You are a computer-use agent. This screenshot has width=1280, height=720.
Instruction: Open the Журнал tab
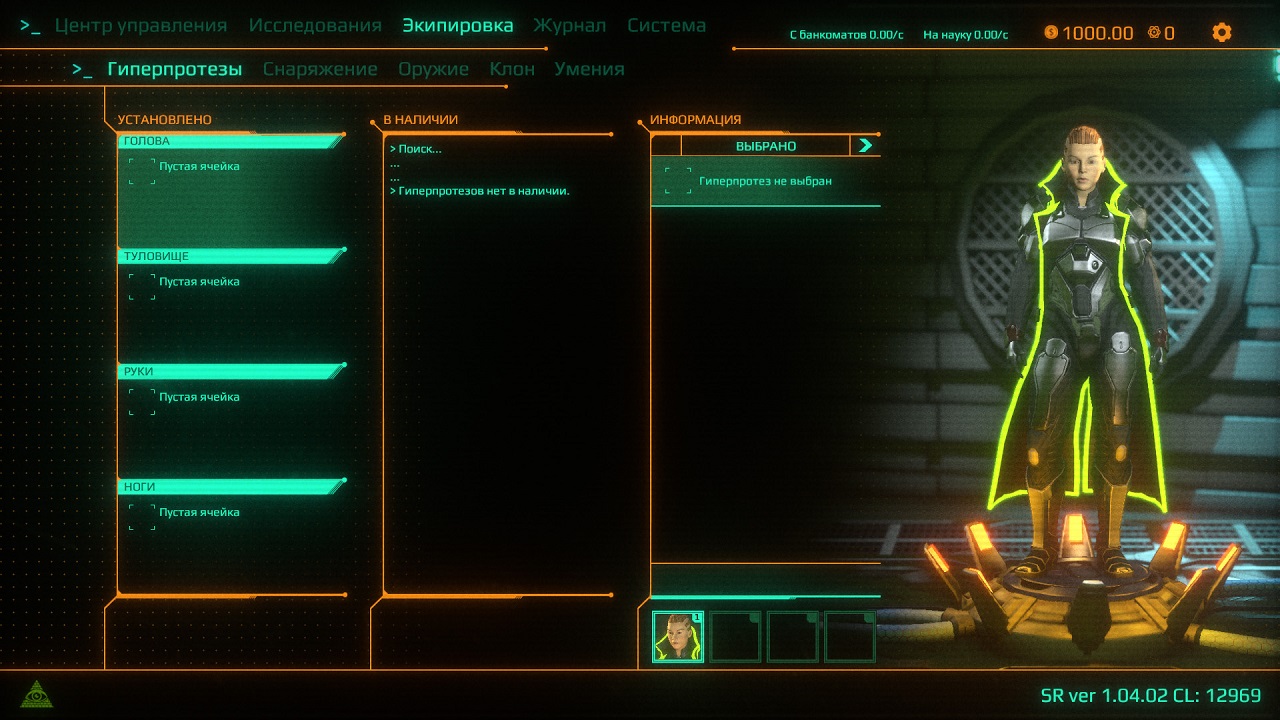tap(570, 26)
